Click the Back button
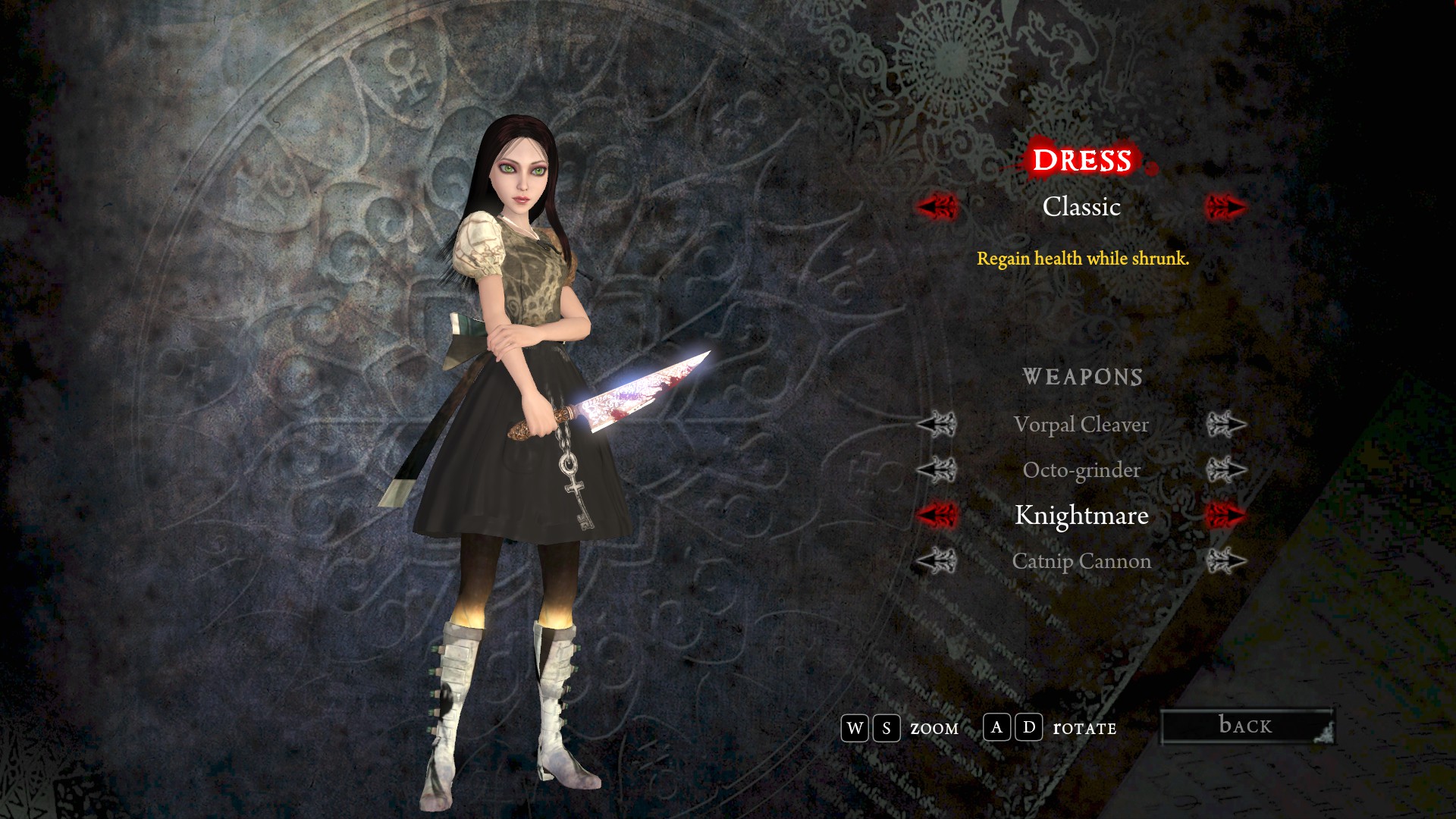1456x819 pixels. 1247,726
